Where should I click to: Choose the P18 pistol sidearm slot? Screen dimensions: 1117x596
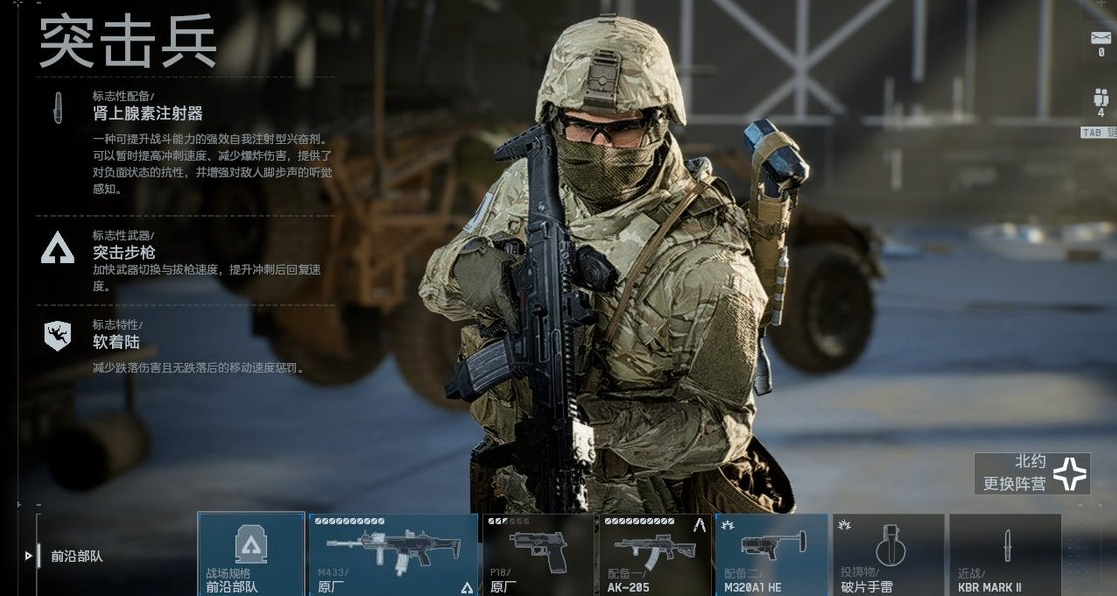(538, 554)
